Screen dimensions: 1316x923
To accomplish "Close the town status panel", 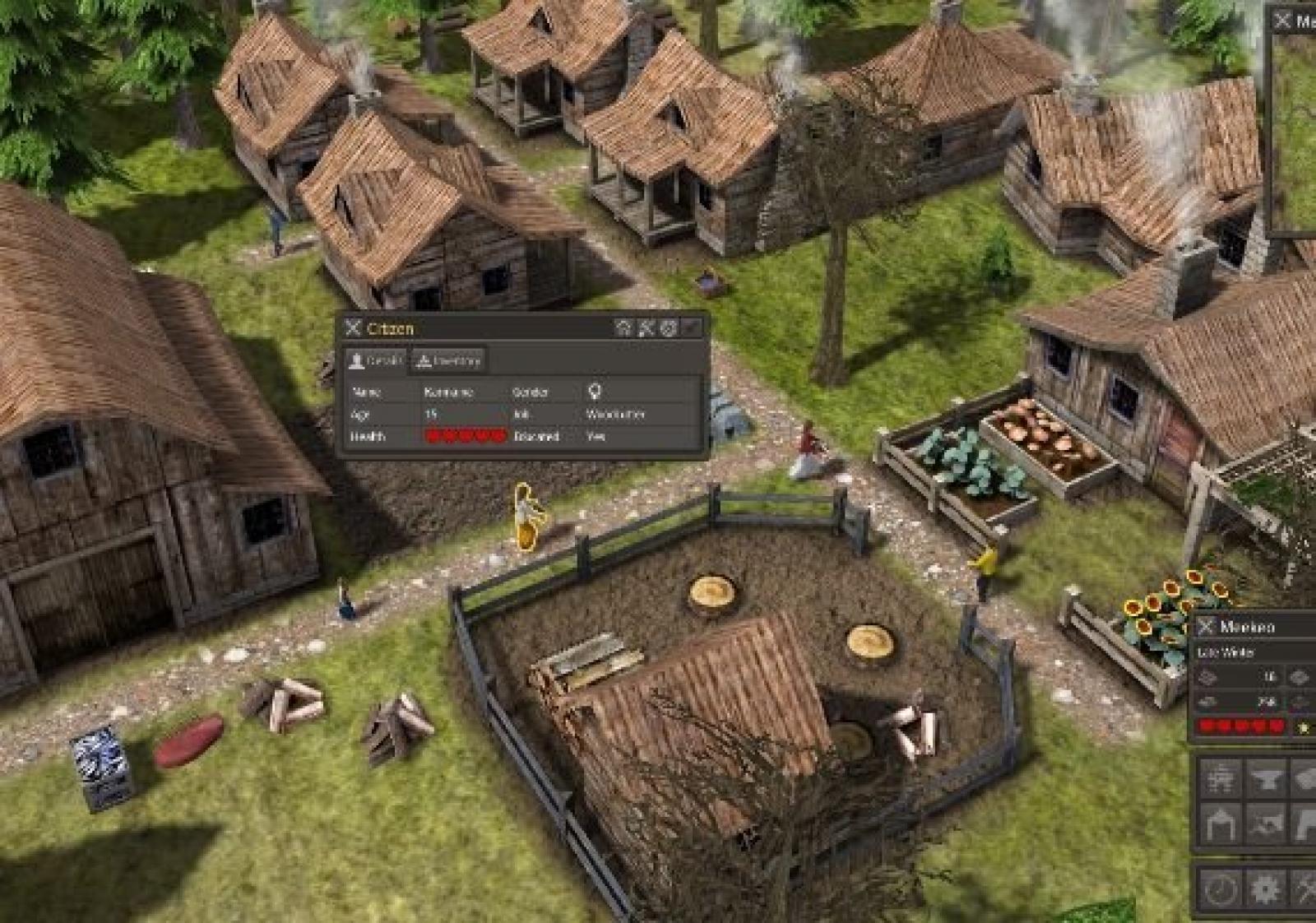I will pos(1207,626).
